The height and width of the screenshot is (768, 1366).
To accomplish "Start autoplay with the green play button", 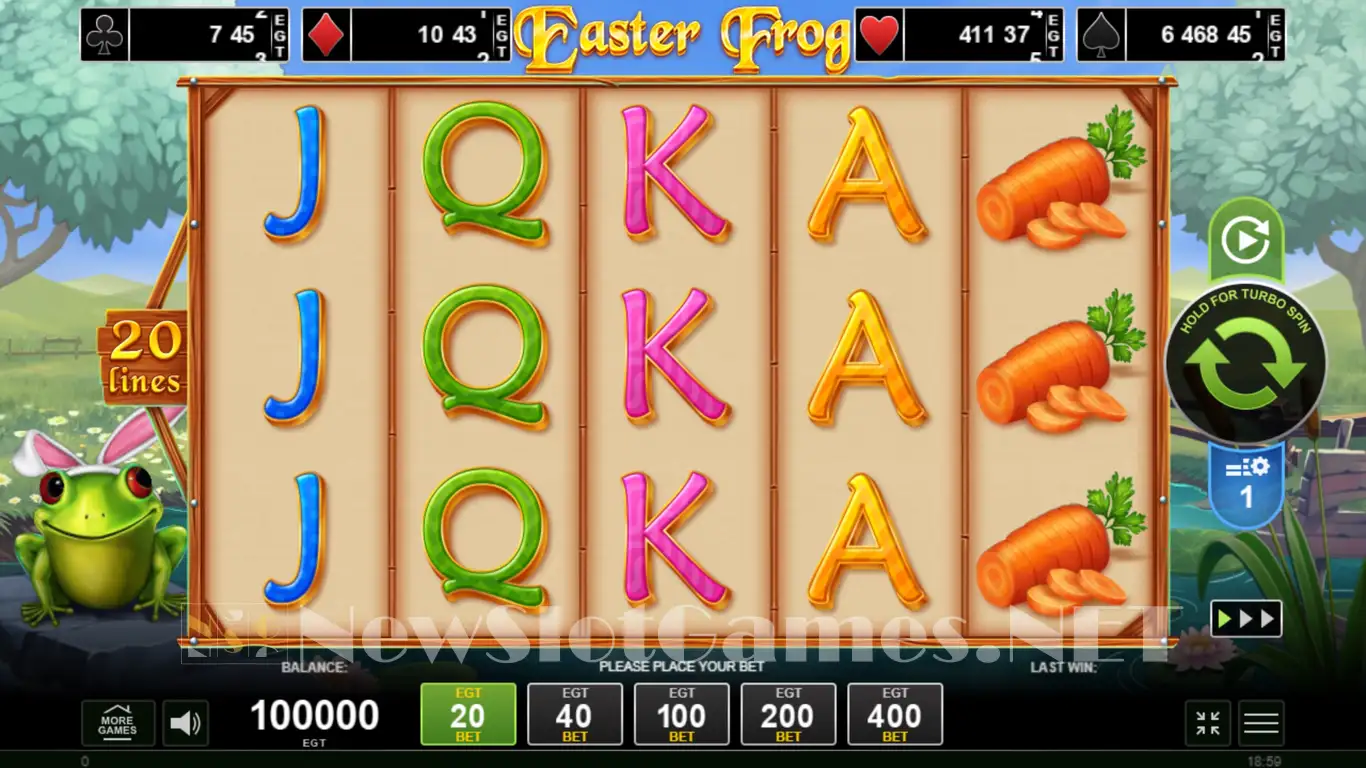I will [x=1246, y=241].
